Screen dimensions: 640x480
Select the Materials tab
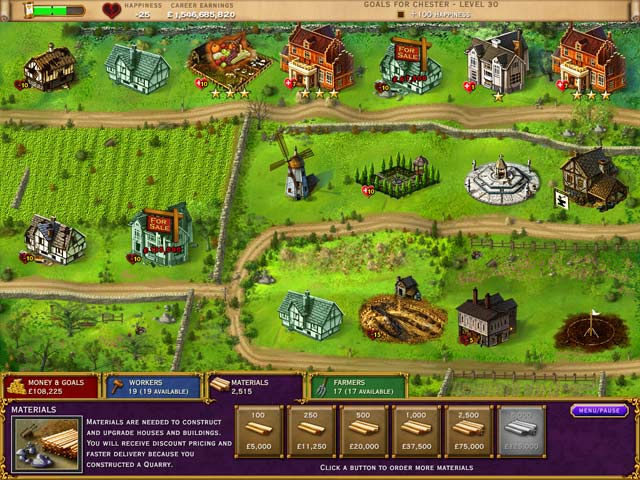point(254,387)
